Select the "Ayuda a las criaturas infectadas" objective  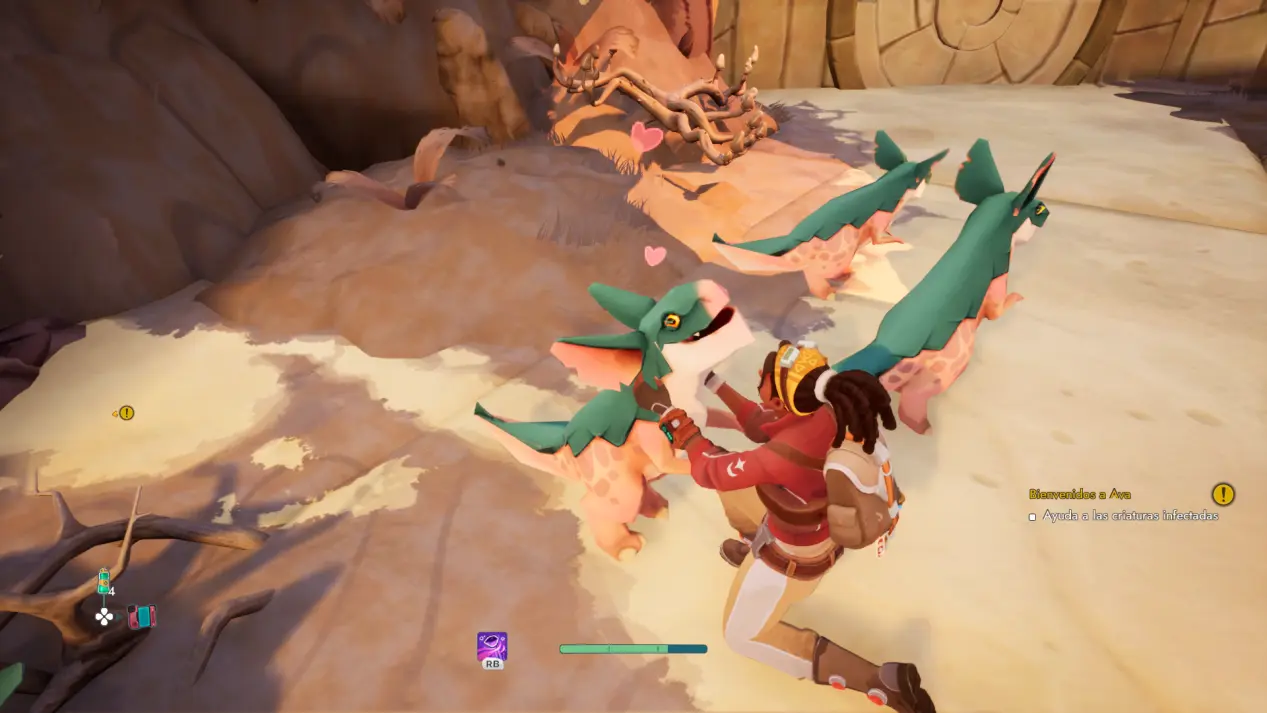[1130, 516]
